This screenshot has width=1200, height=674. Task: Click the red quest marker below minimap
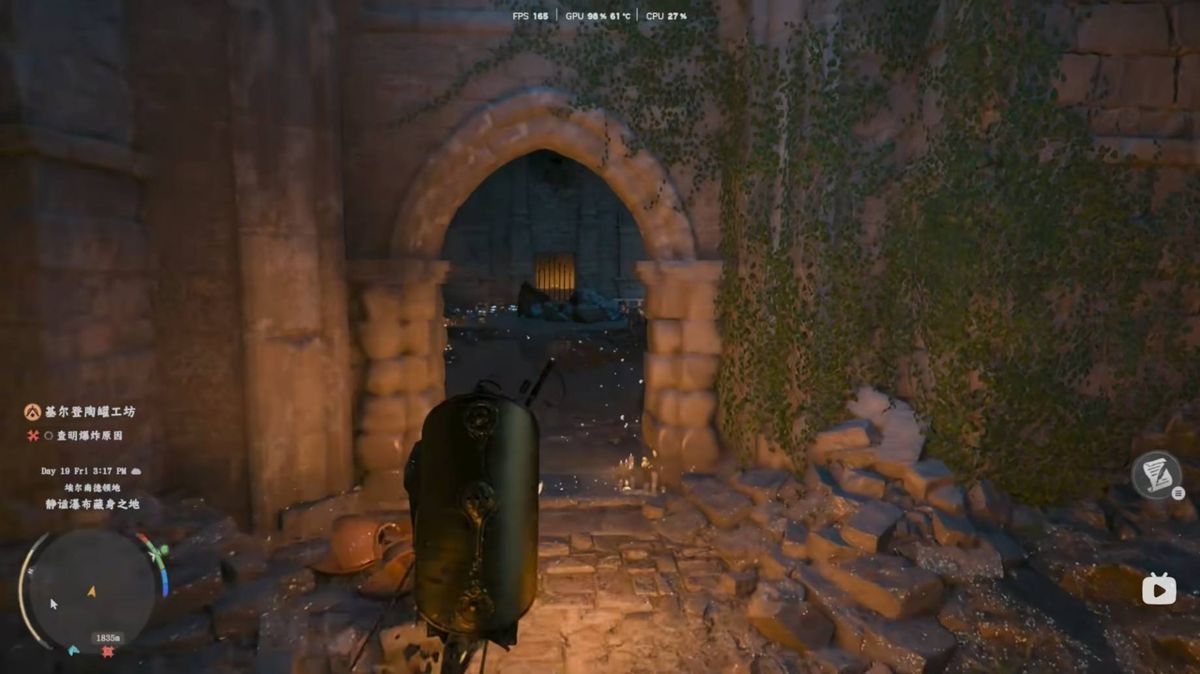(x=107, y=651)
